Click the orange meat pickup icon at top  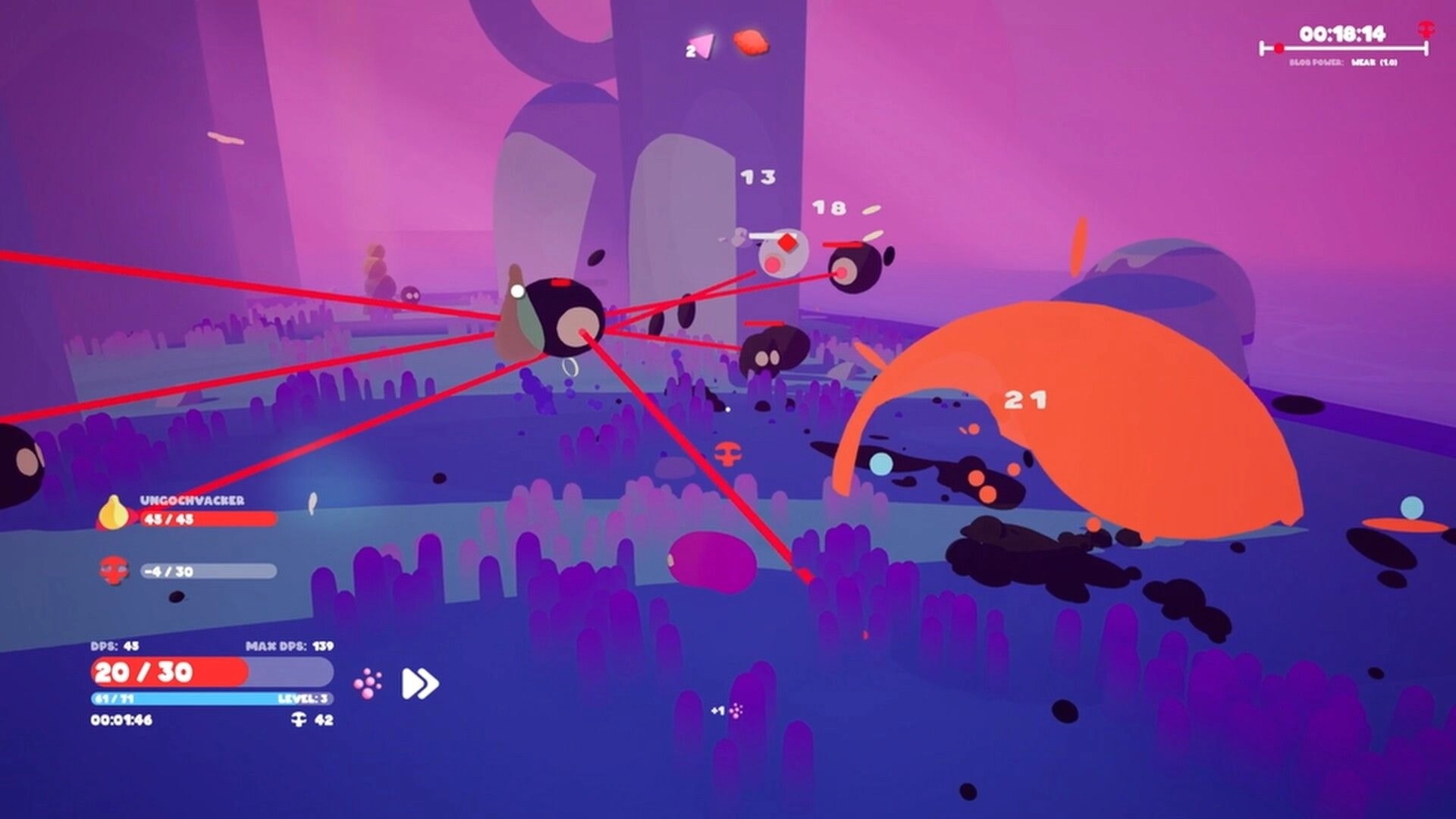point(751,42)
